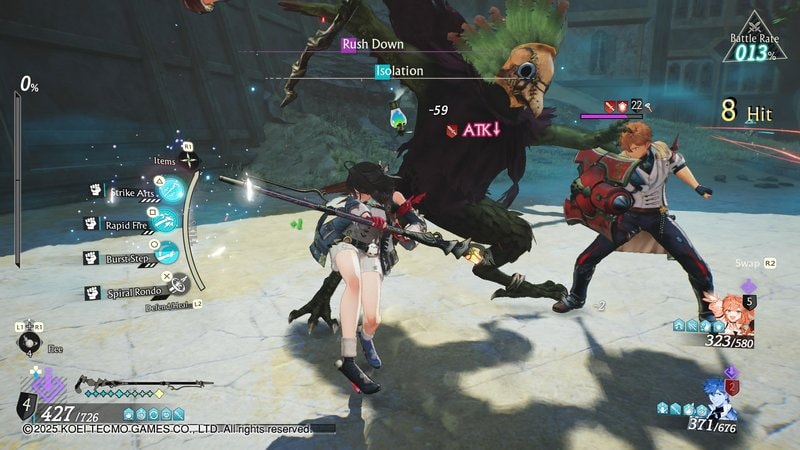Viewport: 800px width, 450px height.
Task: Click the Battle Rate triangle emblem
Action: click(x=753, y=38)
